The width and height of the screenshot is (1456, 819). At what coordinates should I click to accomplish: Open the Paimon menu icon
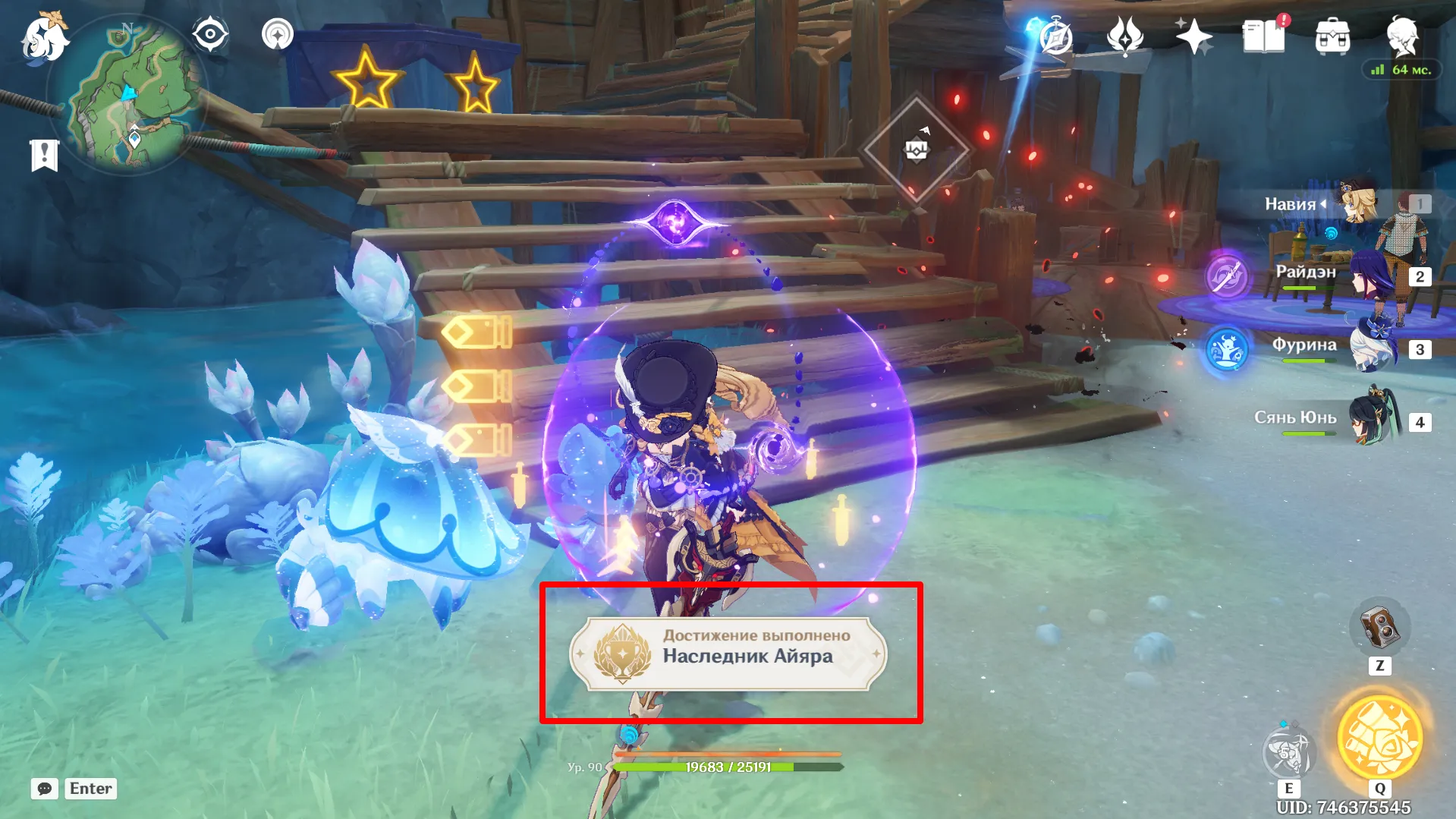point(45,38)
